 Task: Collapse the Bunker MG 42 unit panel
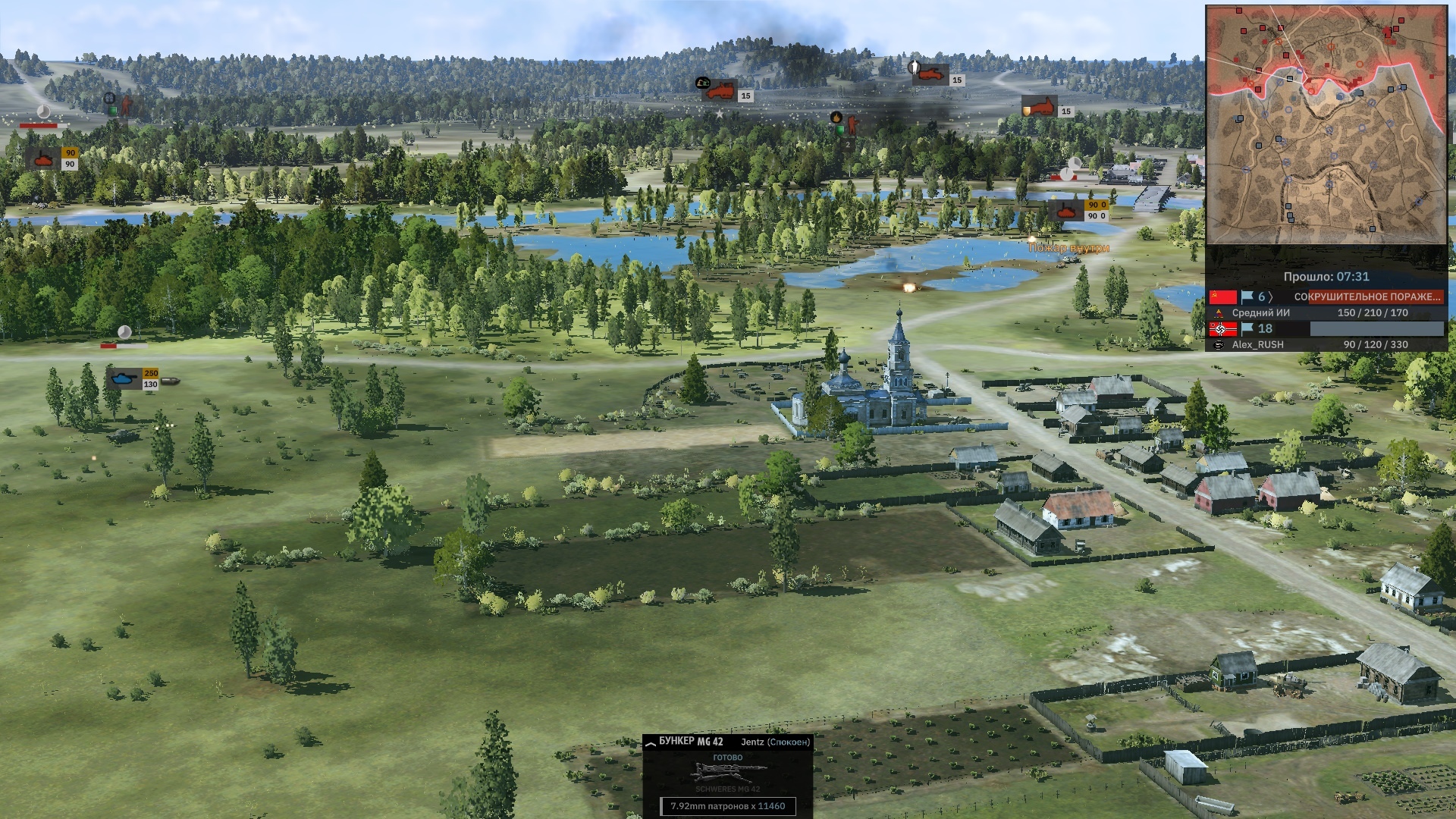[x=650, y=745]
